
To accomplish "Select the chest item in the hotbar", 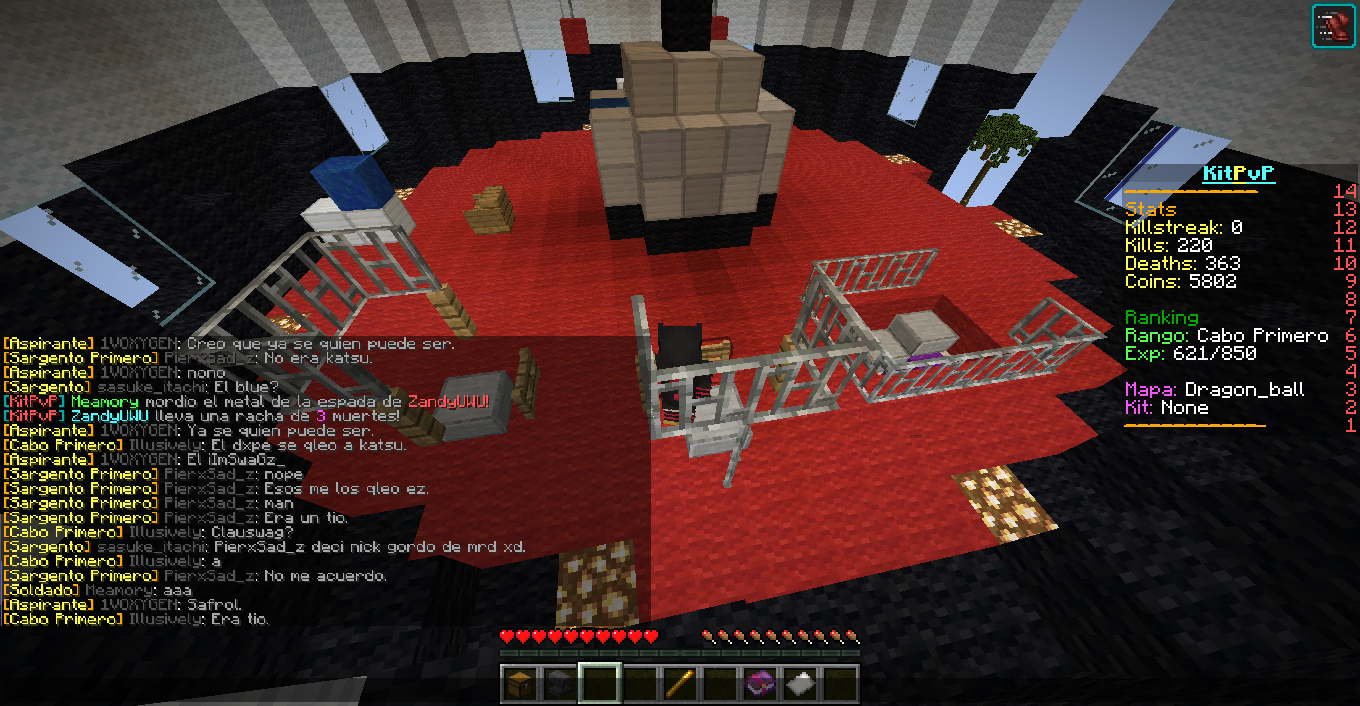I will [519, 684].
